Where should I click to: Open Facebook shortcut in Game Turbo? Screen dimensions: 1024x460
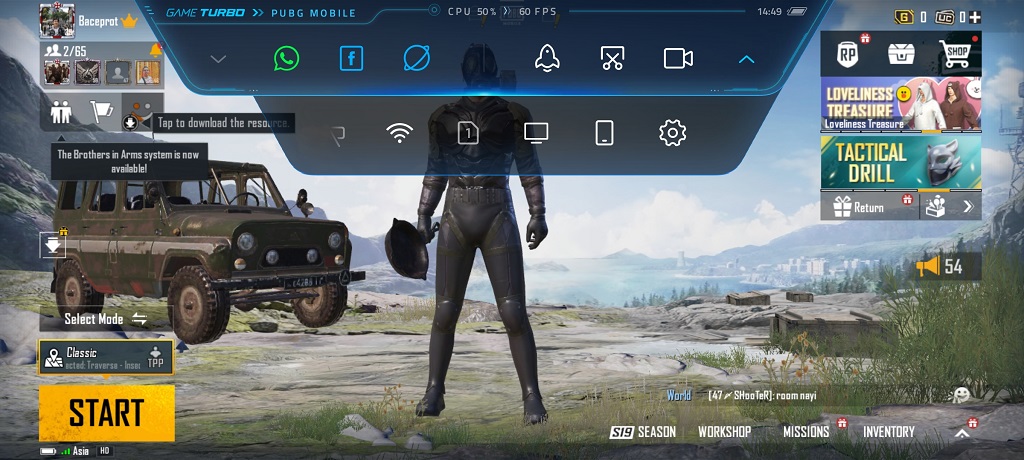351,58
